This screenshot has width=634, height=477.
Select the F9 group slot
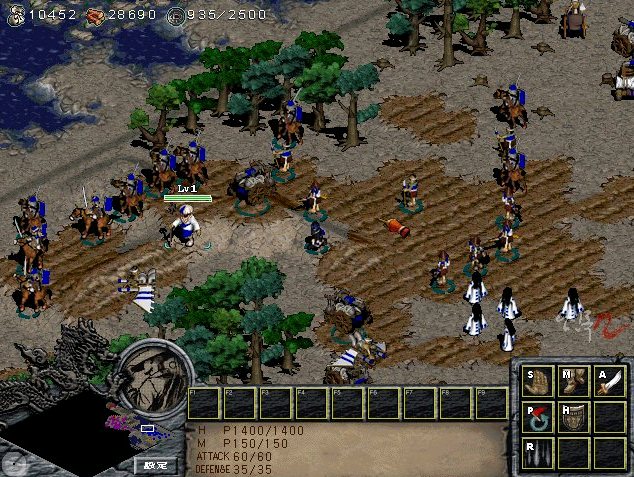click(491, 403)
